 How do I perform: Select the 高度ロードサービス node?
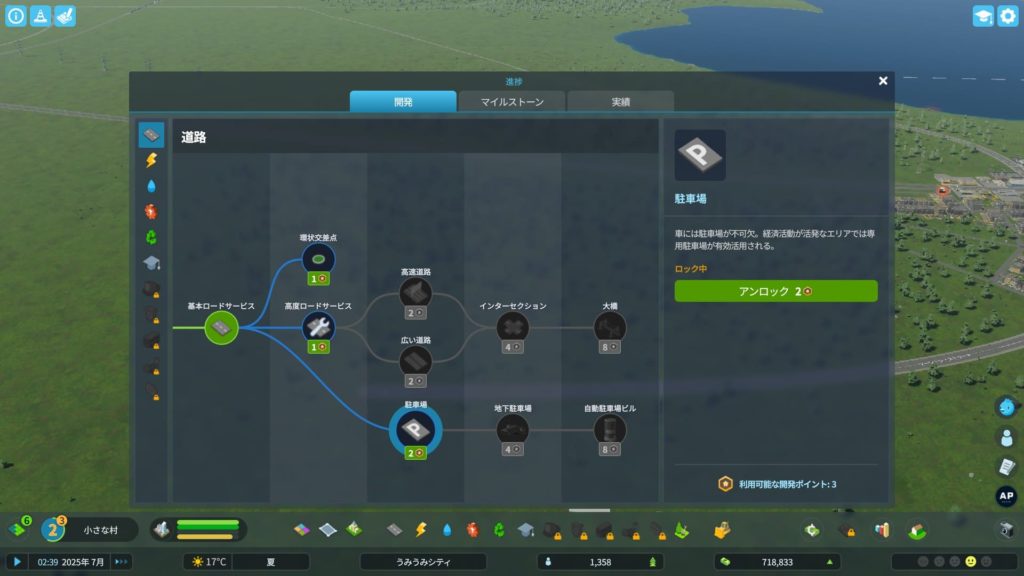click(x=319, y=326)
